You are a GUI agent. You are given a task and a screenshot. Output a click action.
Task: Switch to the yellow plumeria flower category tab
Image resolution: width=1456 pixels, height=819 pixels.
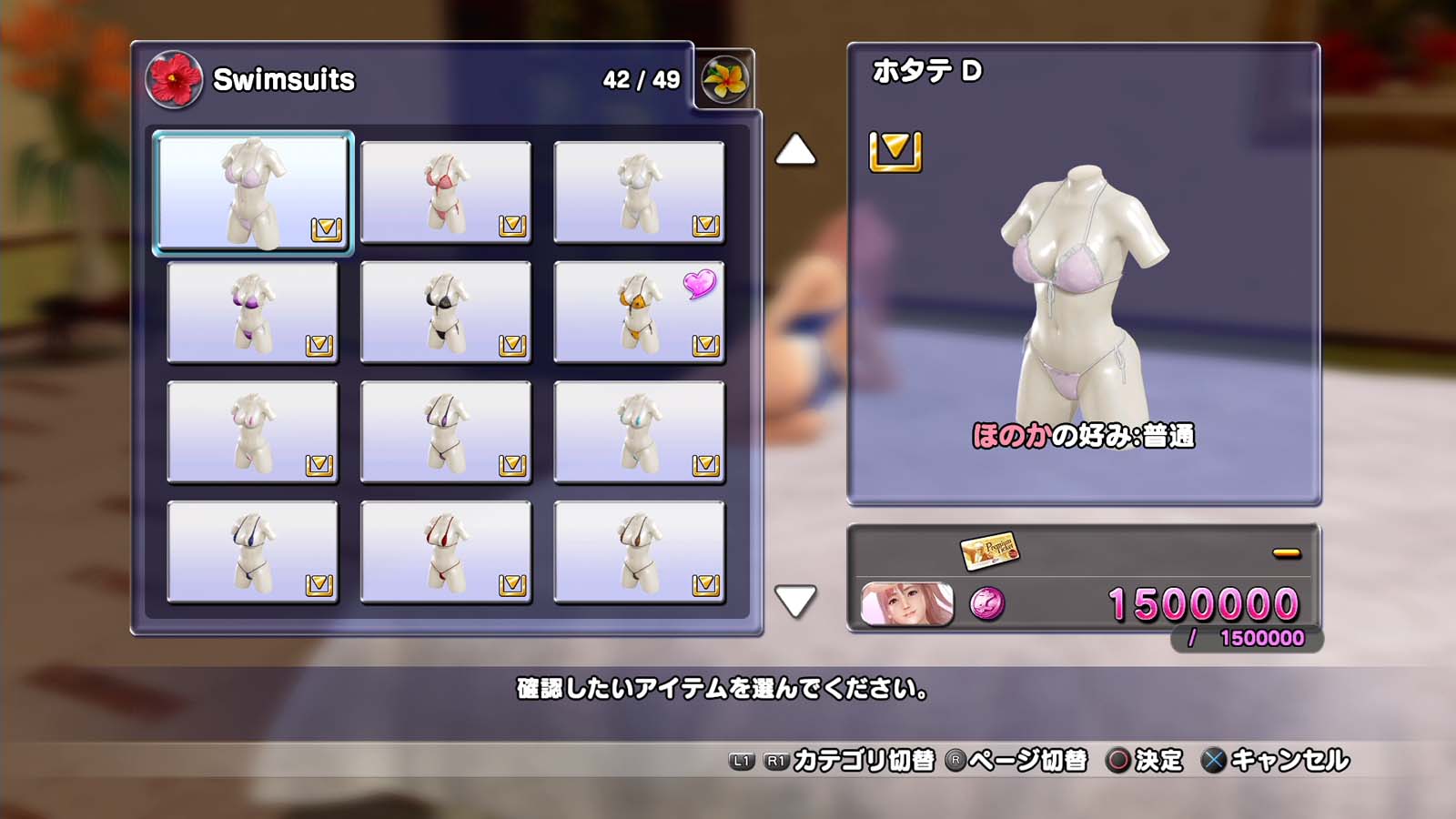pos(725,80)
